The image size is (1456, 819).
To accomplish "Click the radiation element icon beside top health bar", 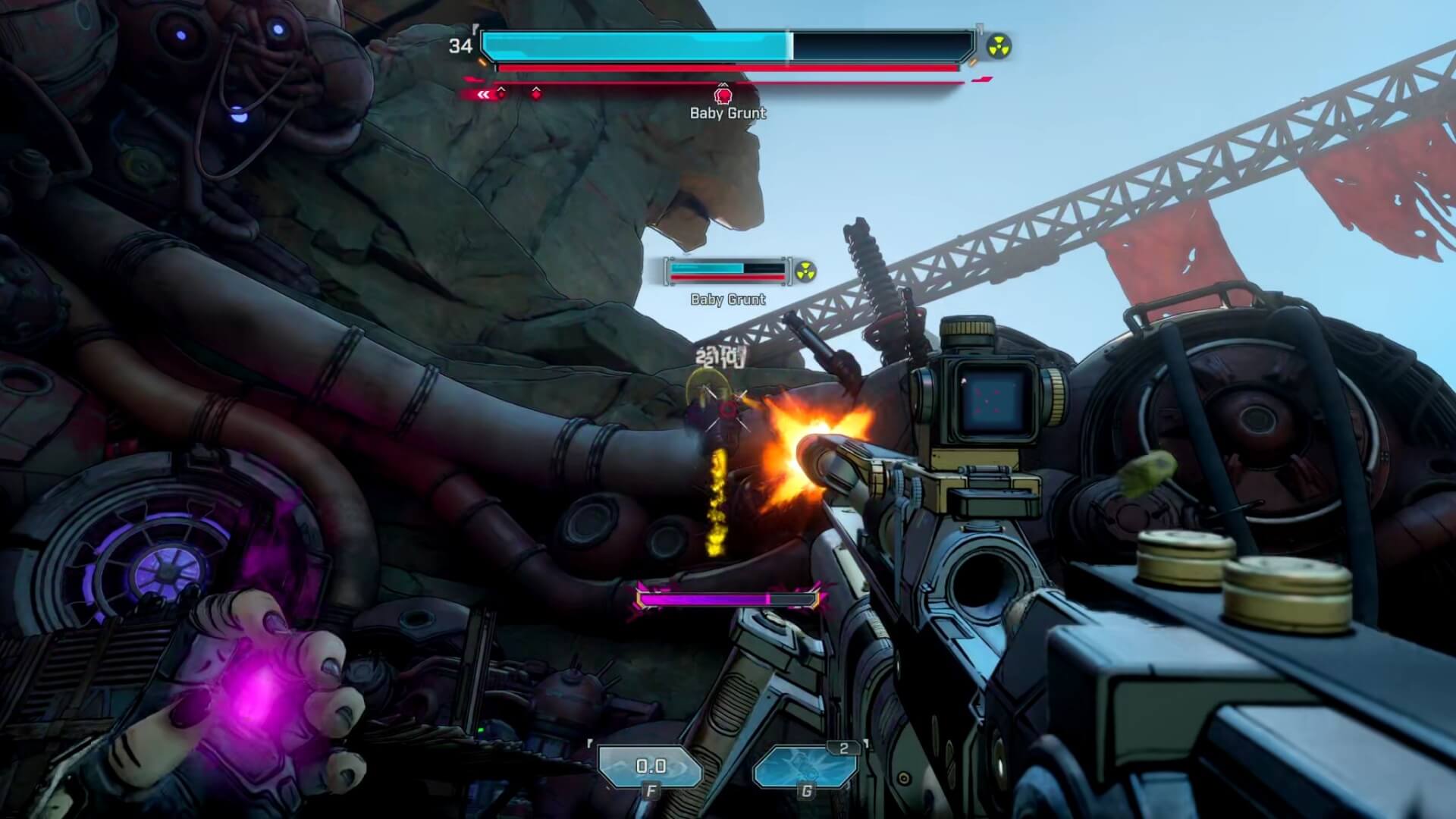I will click(x=999, y=48).
